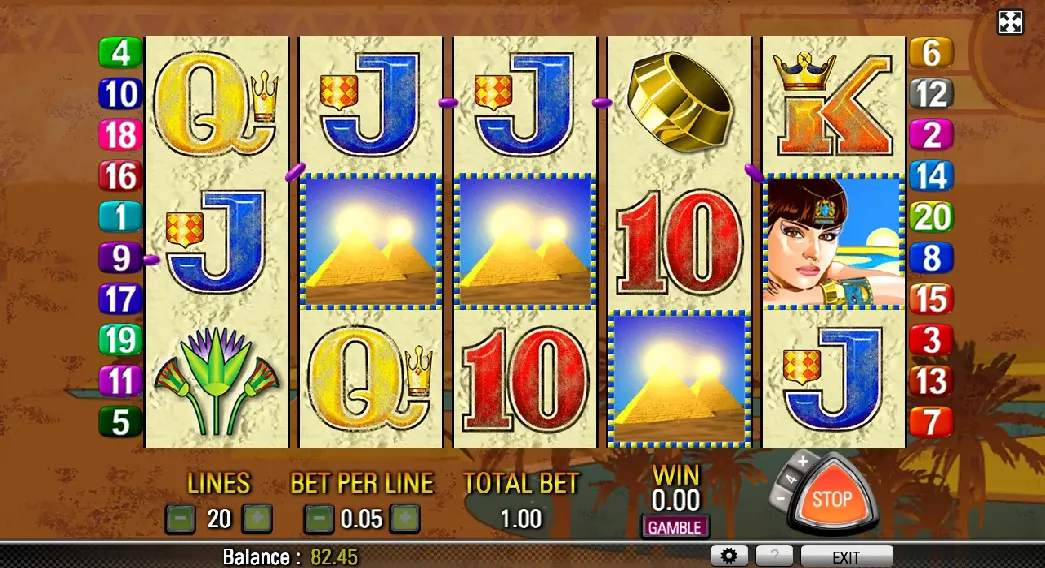Raise the bet per line
Screen dimensions: 1045x568
pos(404,518)
